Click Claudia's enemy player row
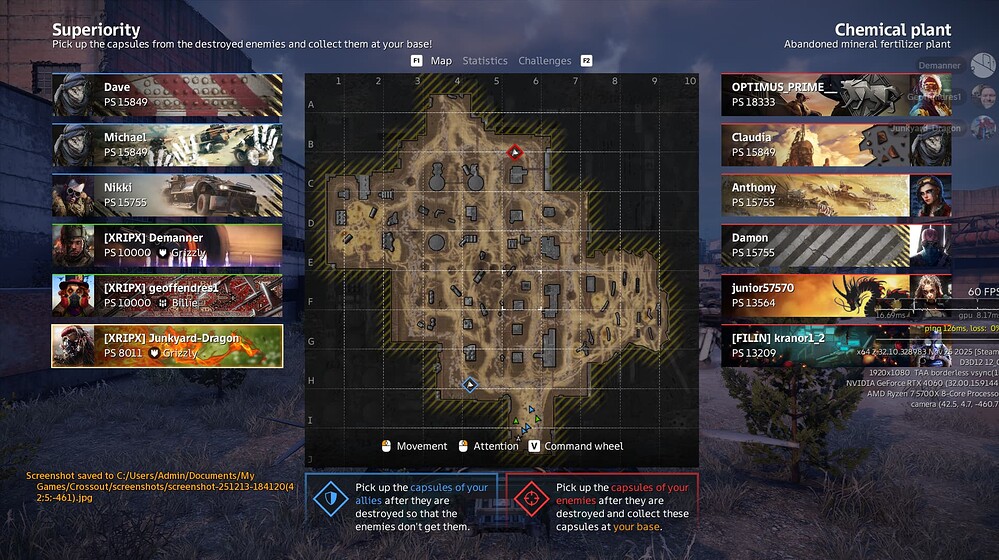The height and width of the screenshot is (560, 999). [836, 145]
